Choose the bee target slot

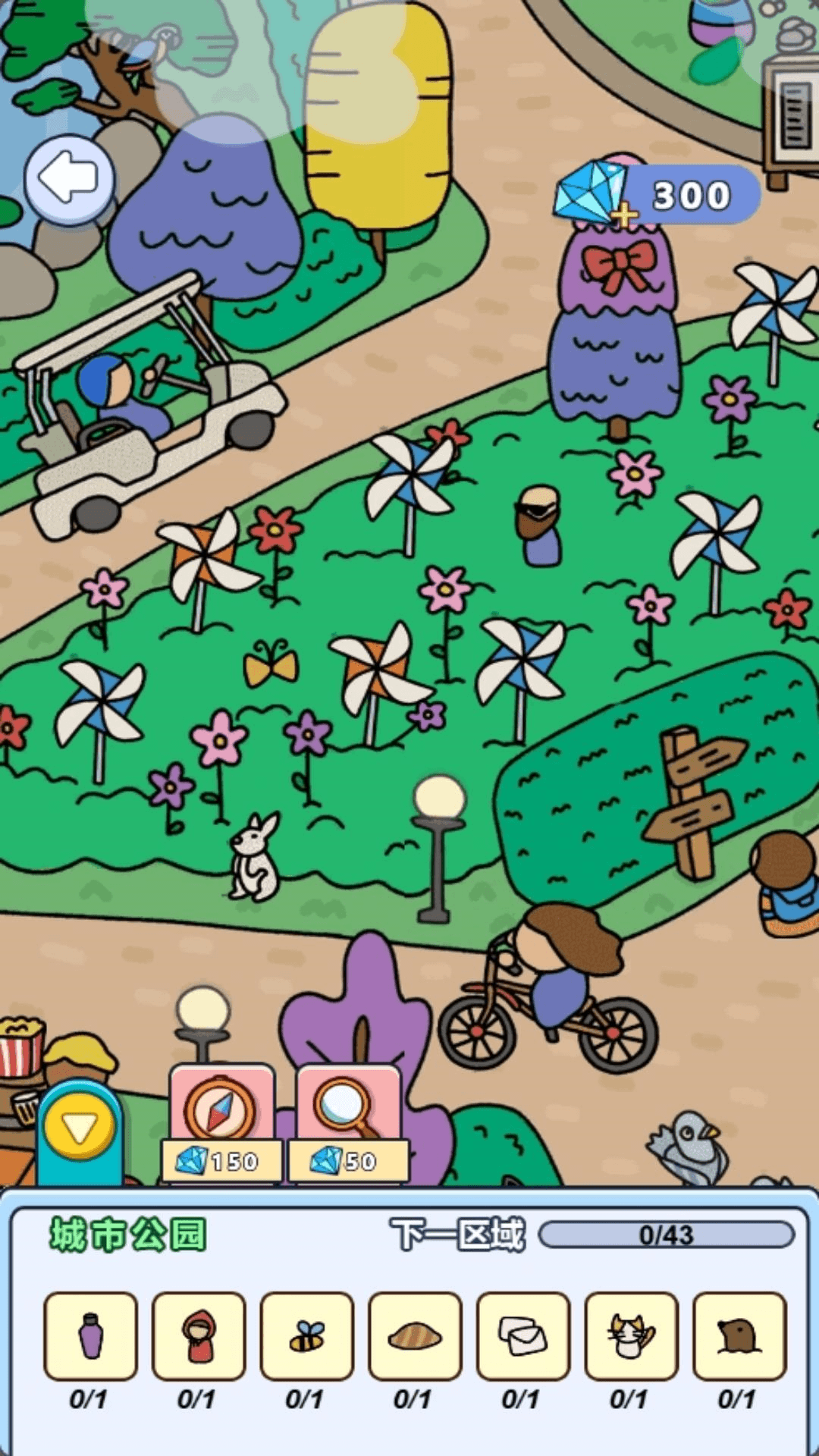click(x=307, y=1335)
